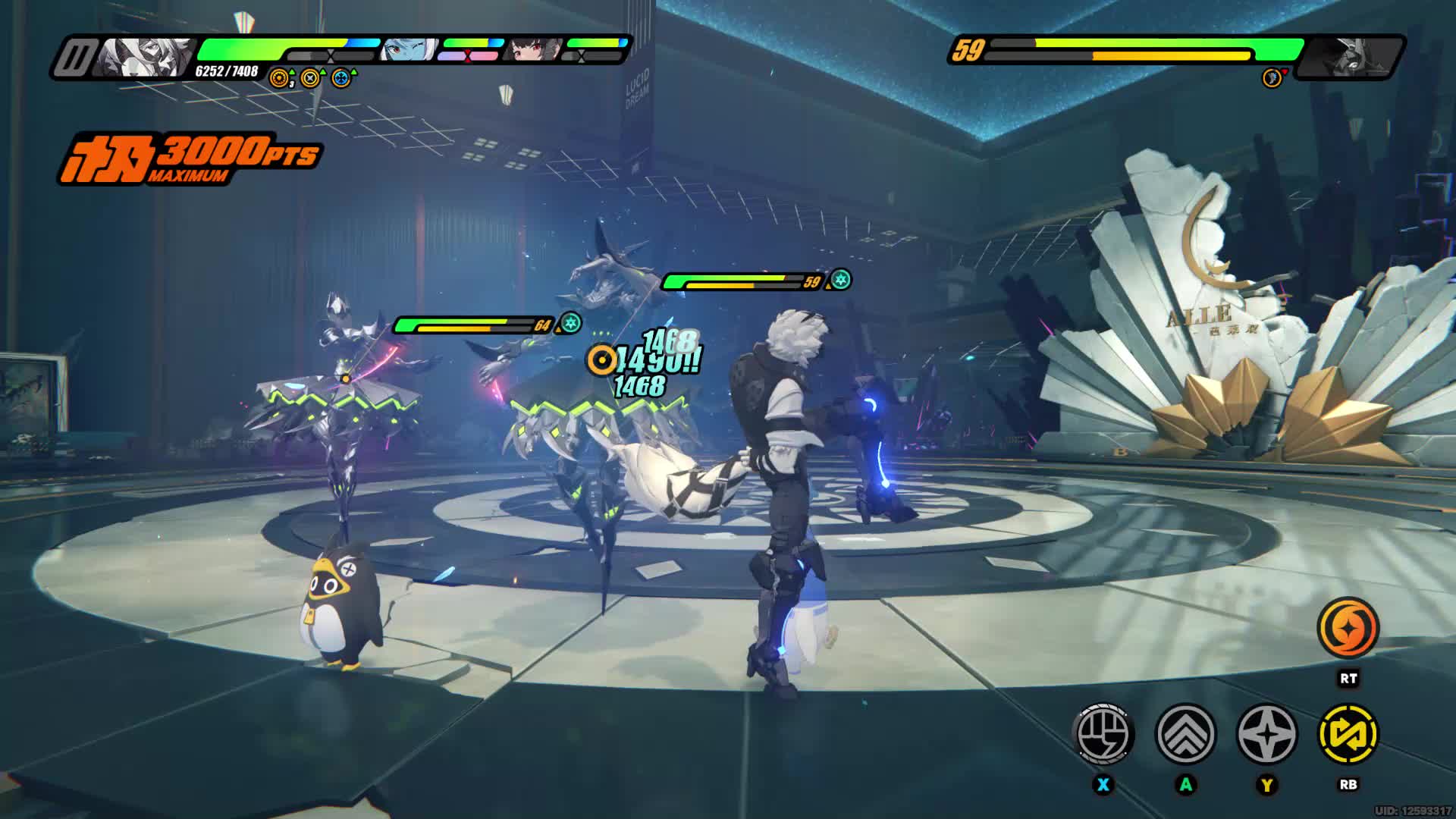Pause the battle with the pause button
Viewport: 1456px width, 819px height.
[77, 57]
